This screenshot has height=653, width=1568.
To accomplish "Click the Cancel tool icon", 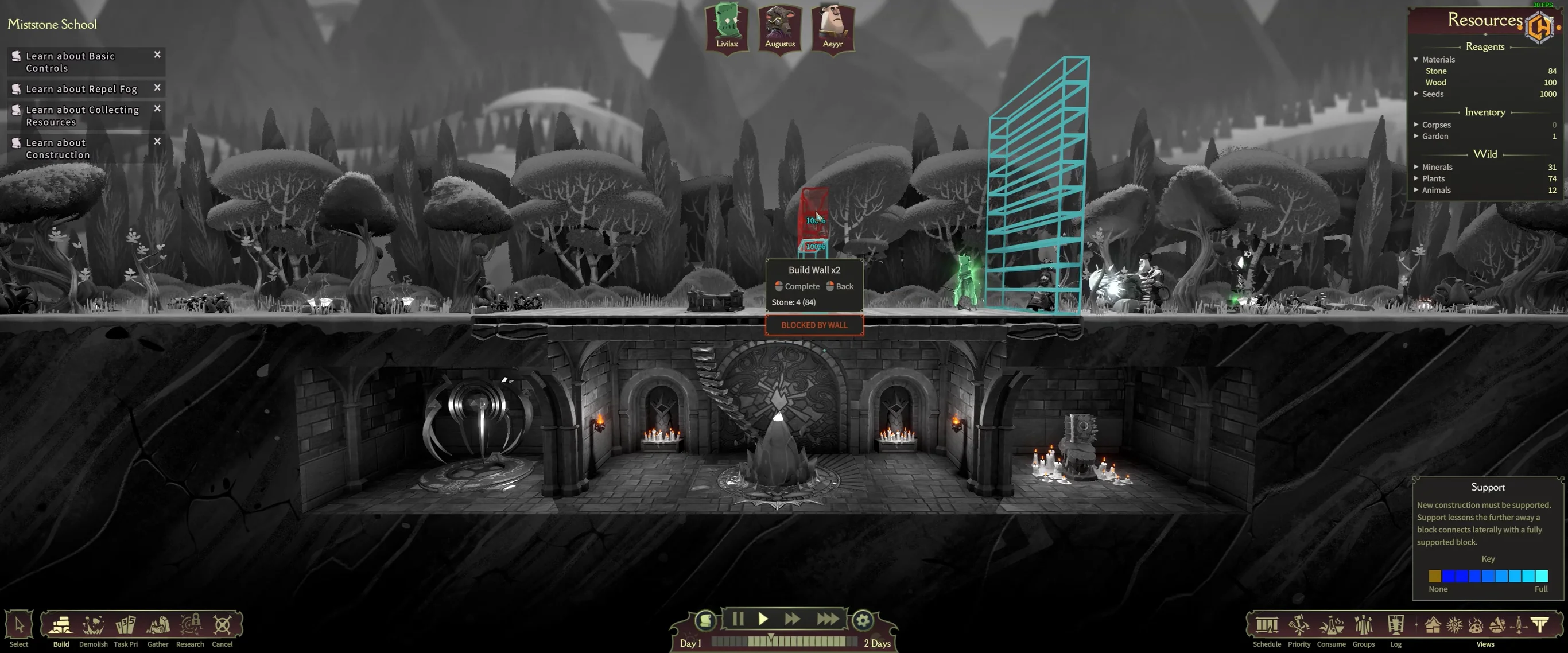I will [x=222, y=625].
